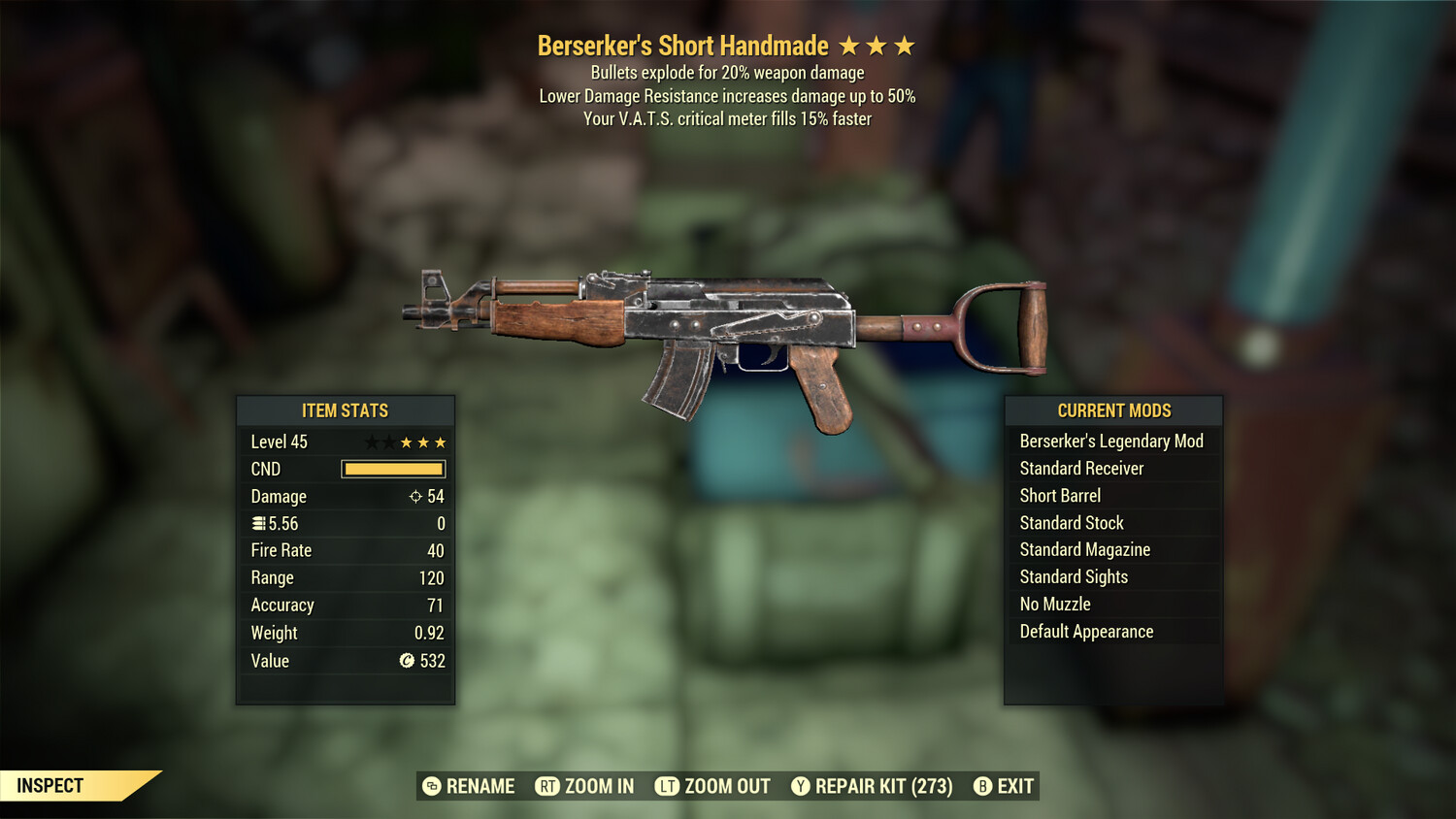Click the ITEM STATS panel header

345,410
